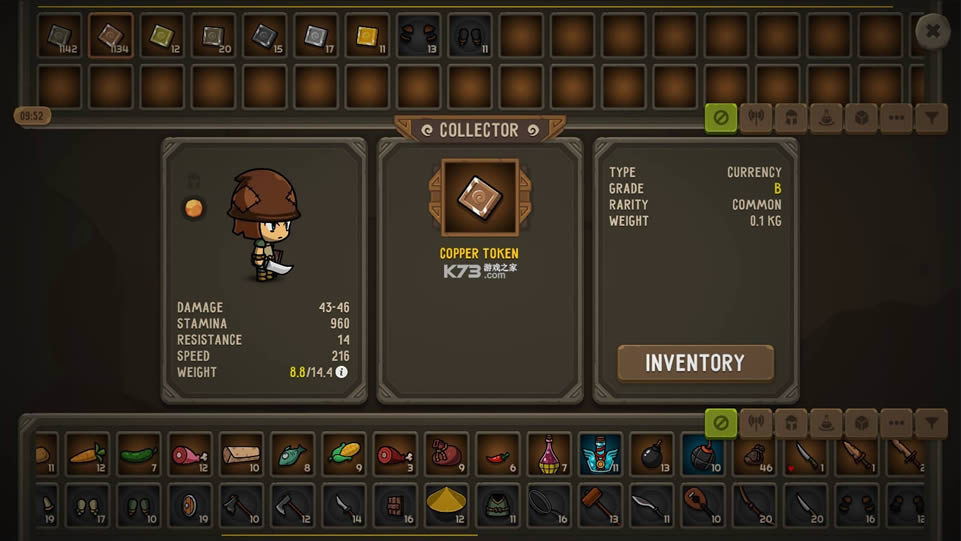Viewport: 961px width, 541px height.
Task: Select the carrot in the inventory
Action: coord(87,454)
